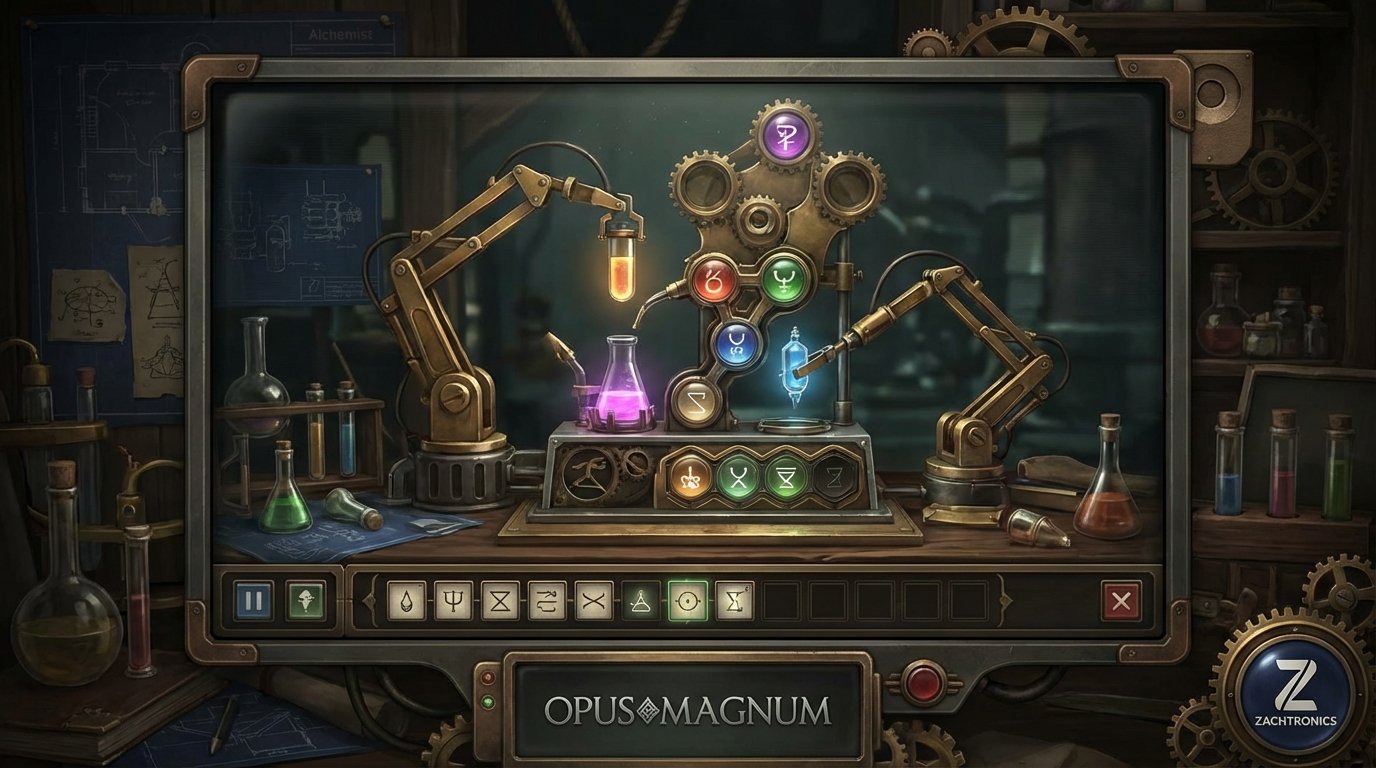Image resolution: width=1376 pixels, height=768 pixels.
Task: Select the hourglass glyph tool
Action: pos(499,600)
